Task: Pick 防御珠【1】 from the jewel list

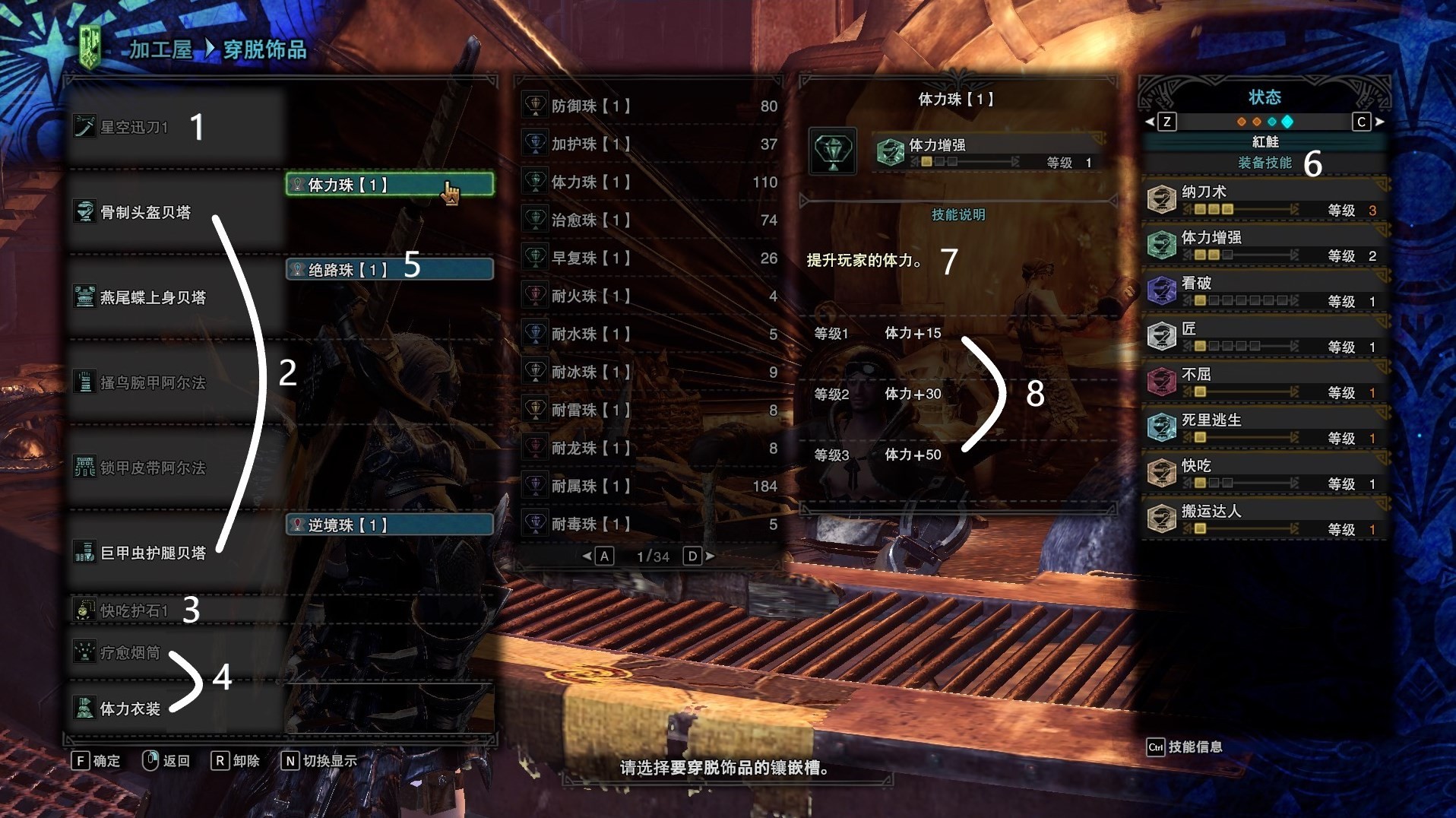Action: (x=650, y=106)
